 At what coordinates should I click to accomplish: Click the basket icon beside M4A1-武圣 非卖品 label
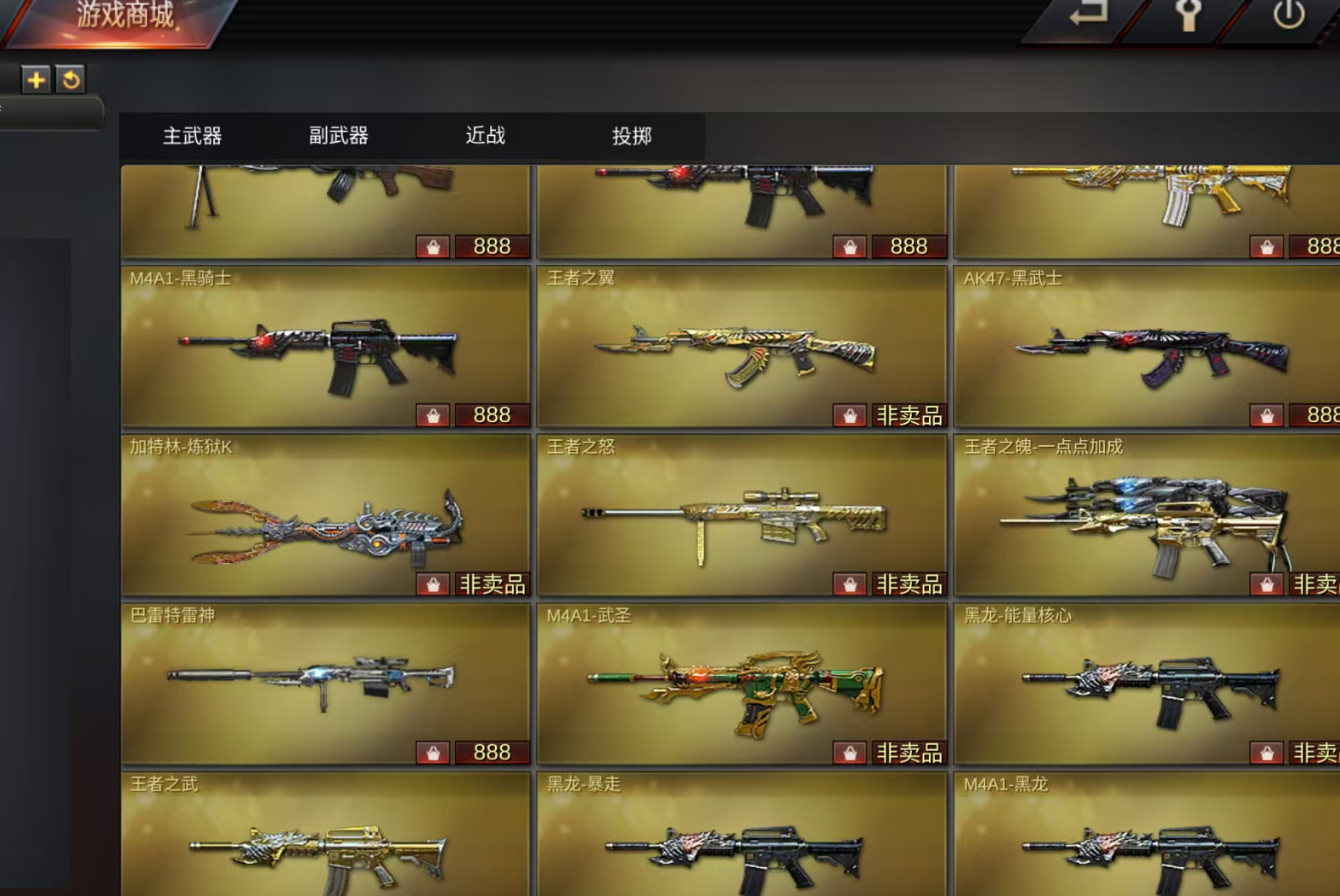click(x=851, y=752)
